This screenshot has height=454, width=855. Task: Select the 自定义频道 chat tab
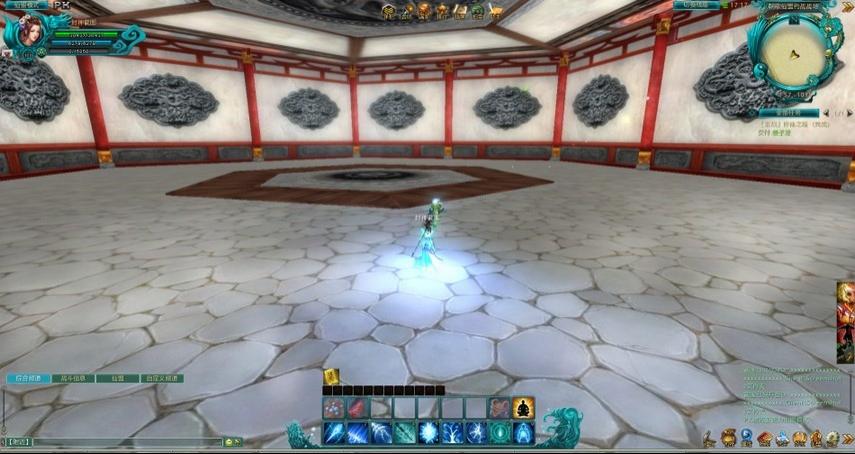160,379
